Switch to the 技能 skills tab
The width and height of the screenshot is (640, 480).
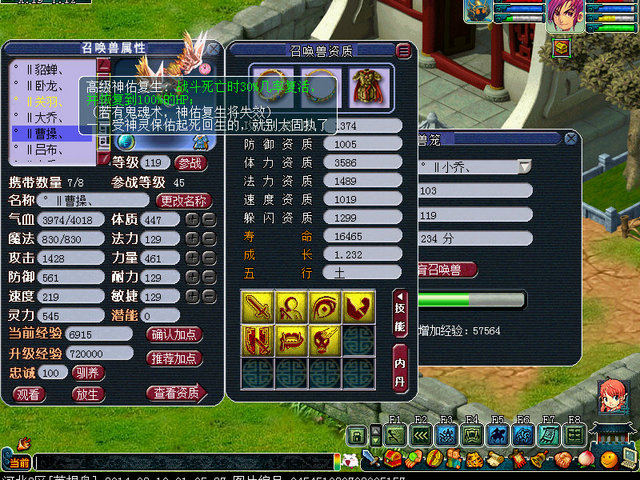pyautogui.click(x=400, y=311)
